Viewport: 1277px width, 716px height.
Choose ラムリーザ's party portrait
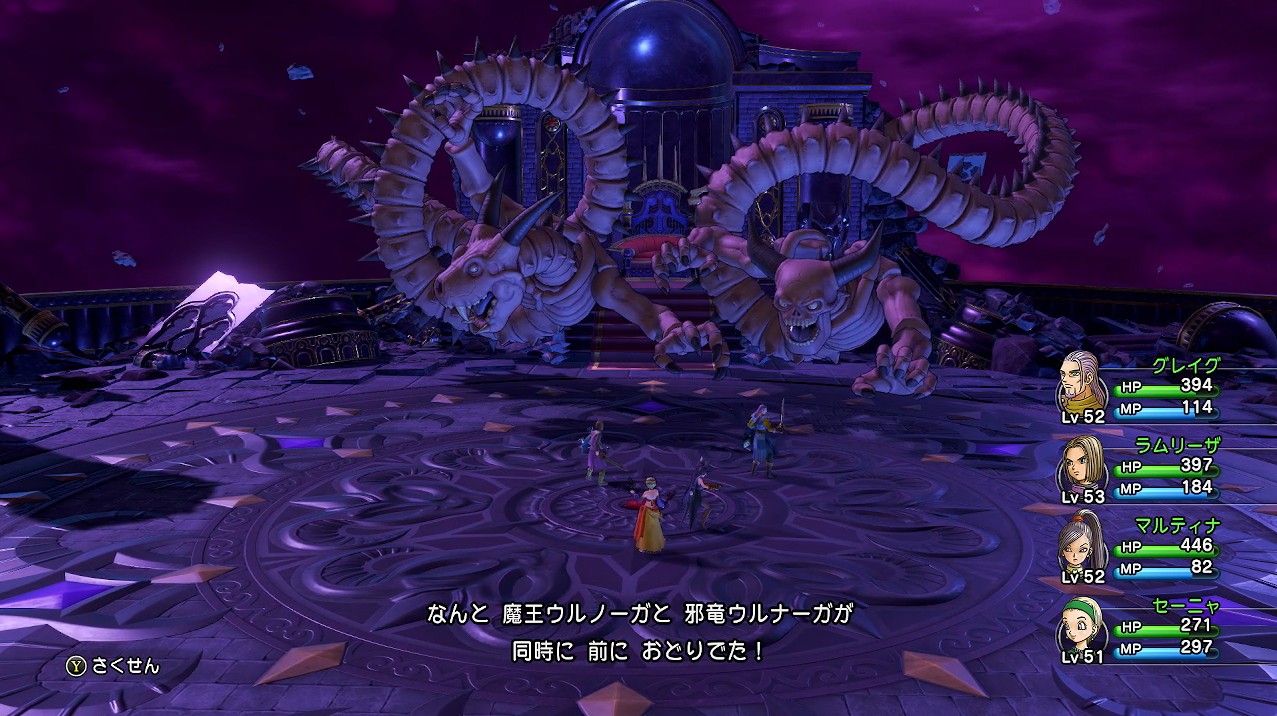tap(1083, 462)
